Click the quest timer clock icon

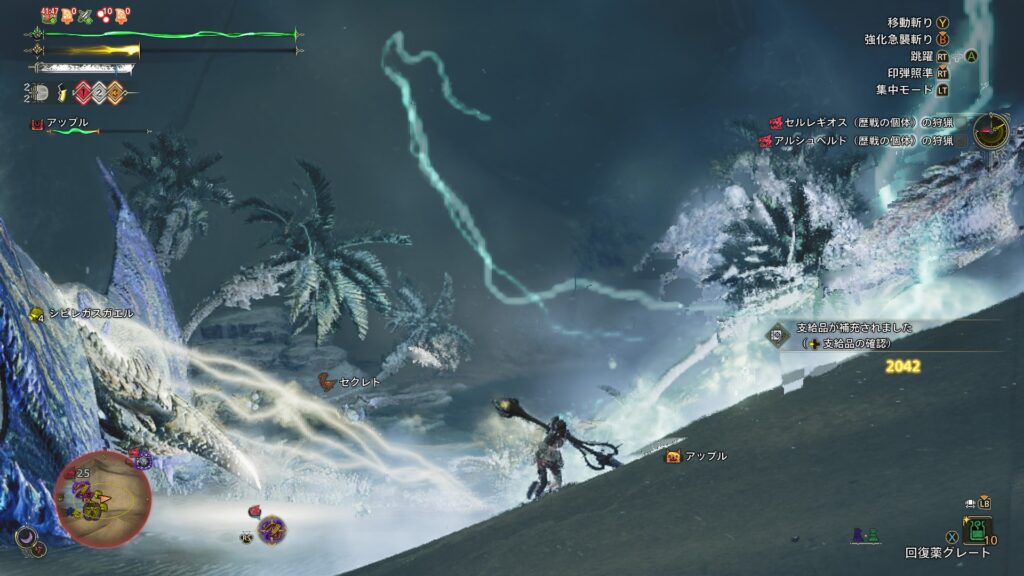[x=991, y=131]
